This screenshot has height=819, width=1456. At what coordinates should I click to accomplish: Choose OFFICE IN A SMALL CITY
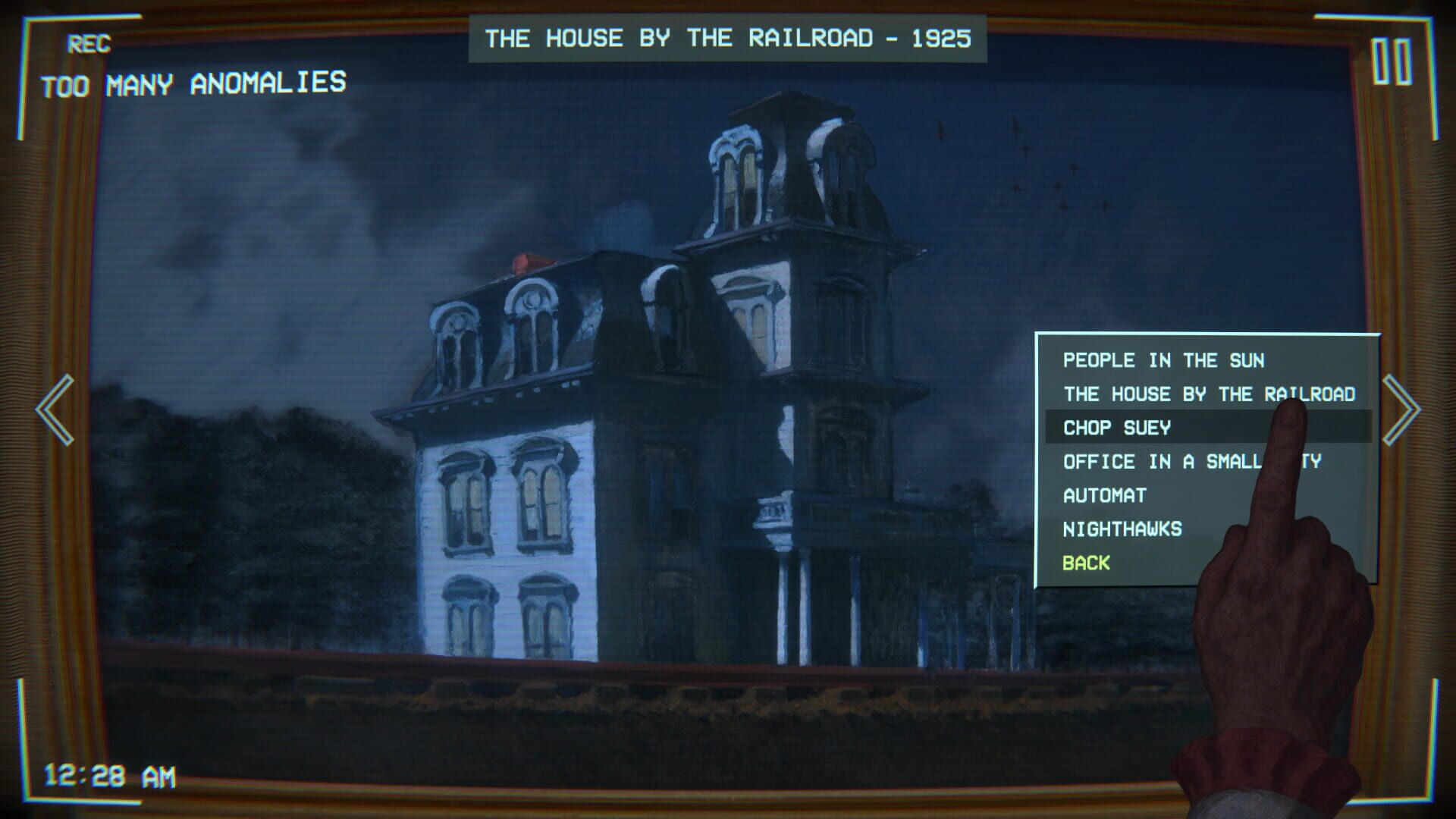(x=1191, y=461)
